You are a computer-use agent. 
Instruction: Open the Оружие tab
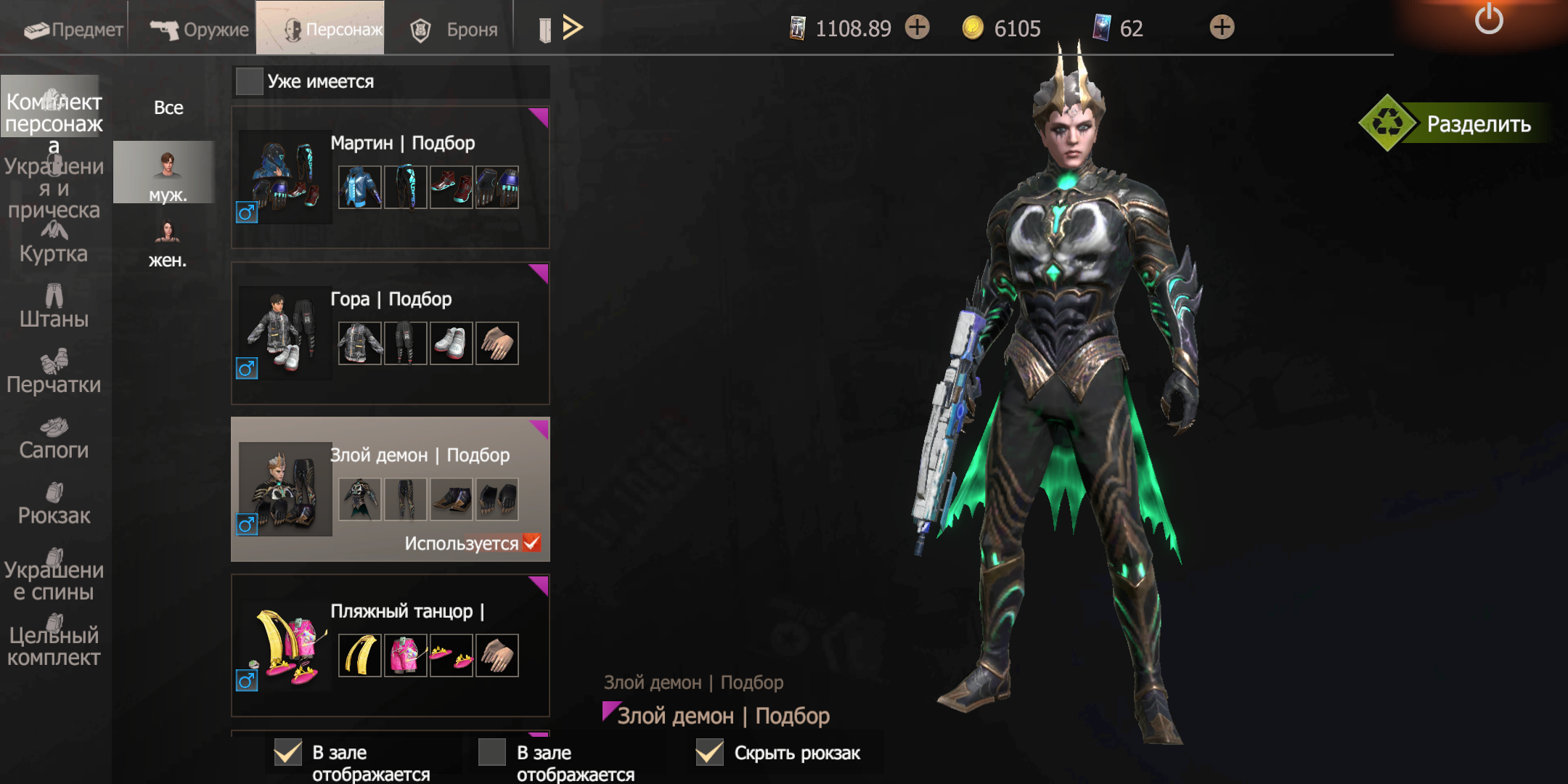click(x=200, y=29)
